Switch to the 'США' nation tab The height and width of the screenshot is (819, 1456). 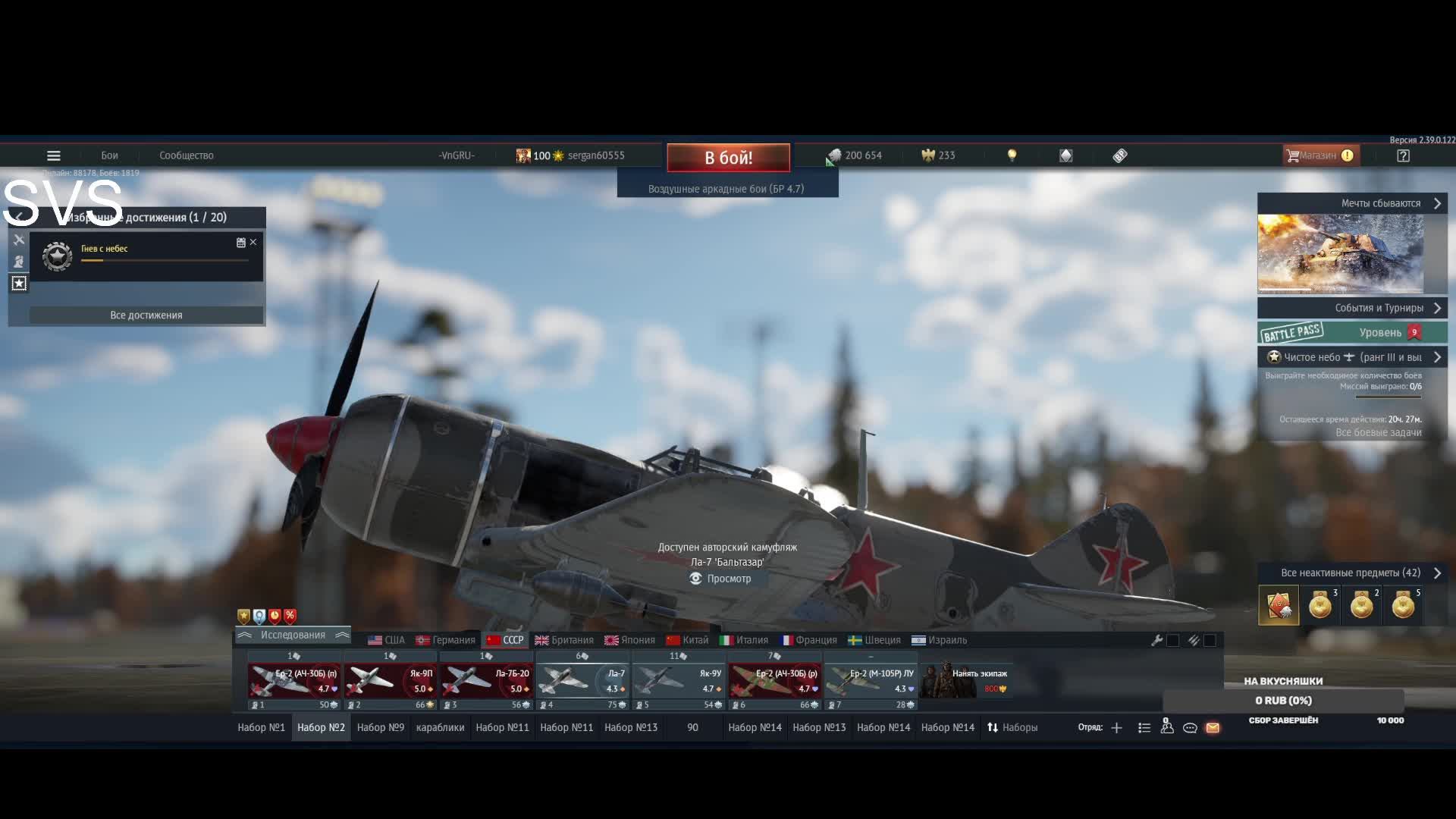pos(387,640)
